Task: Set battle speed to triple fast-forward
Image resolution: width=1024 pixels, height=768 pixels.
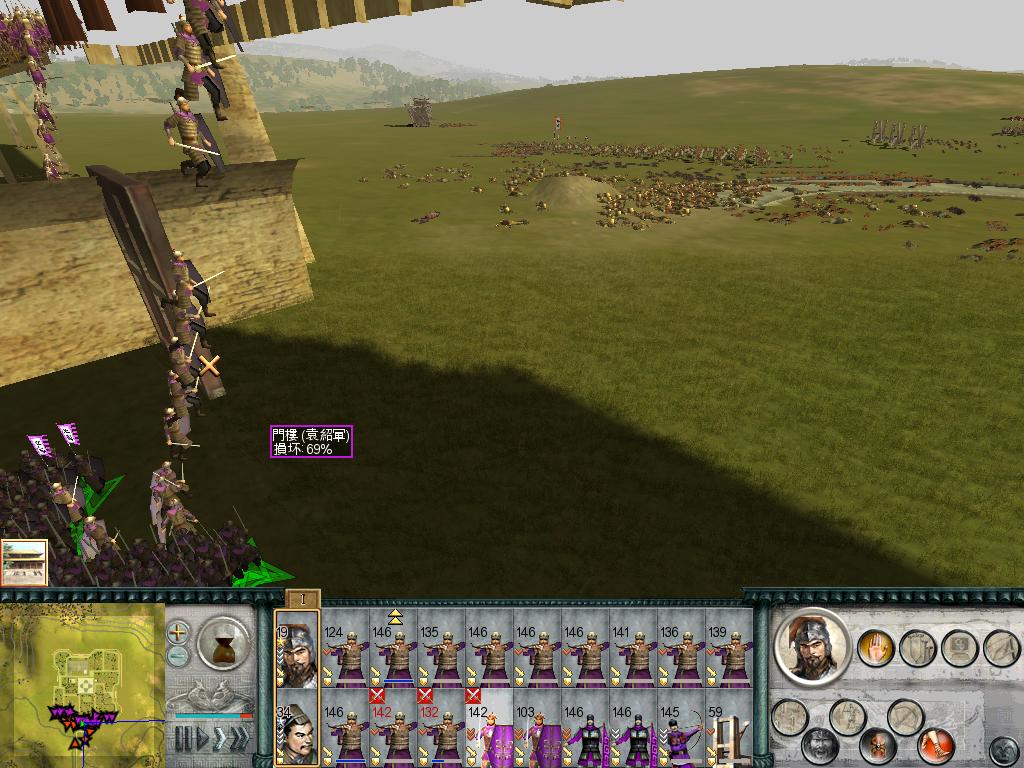Action: point(238,740)
